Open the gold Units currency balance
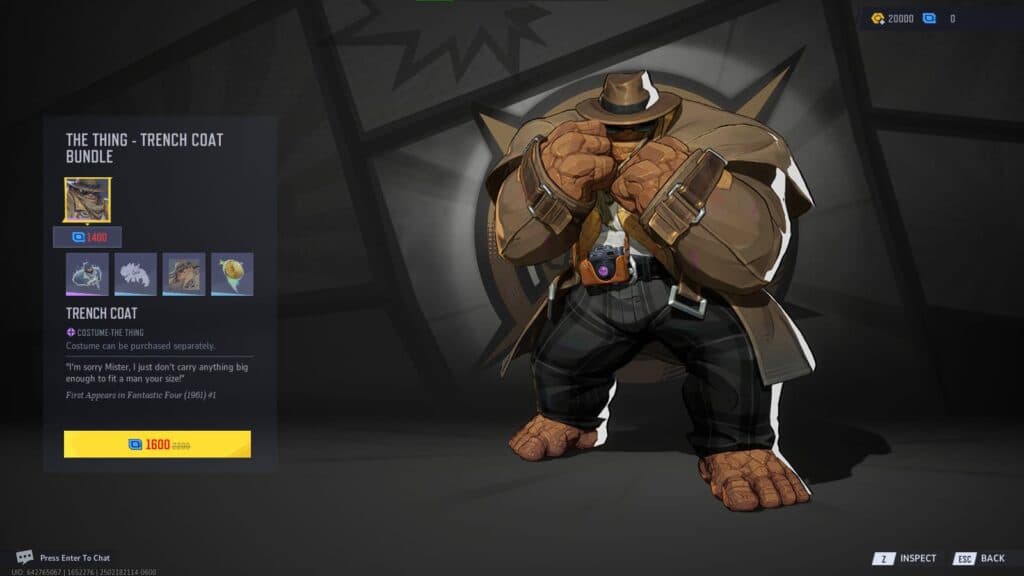 (x=892, y=18)
